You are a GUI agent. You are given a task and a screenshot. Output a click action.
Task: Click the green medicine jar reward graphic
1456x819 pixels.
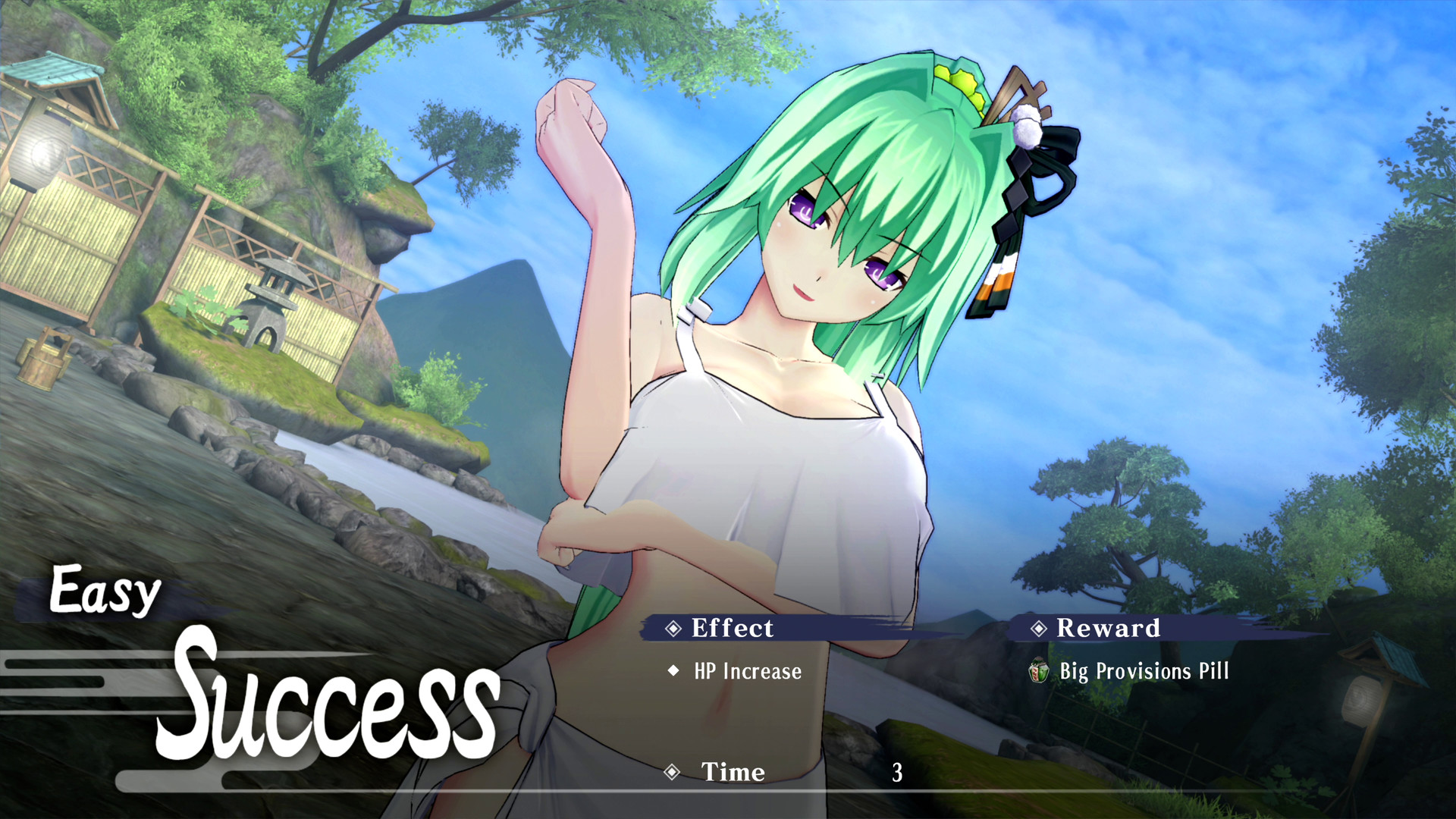[x=1038, y=672]
